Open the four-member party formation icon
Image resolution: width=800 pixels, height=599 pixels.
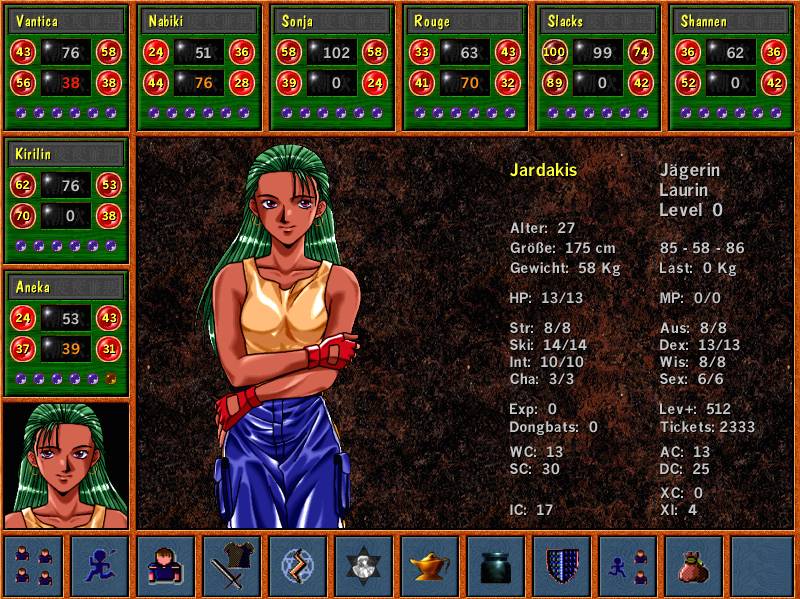[33, 565]
